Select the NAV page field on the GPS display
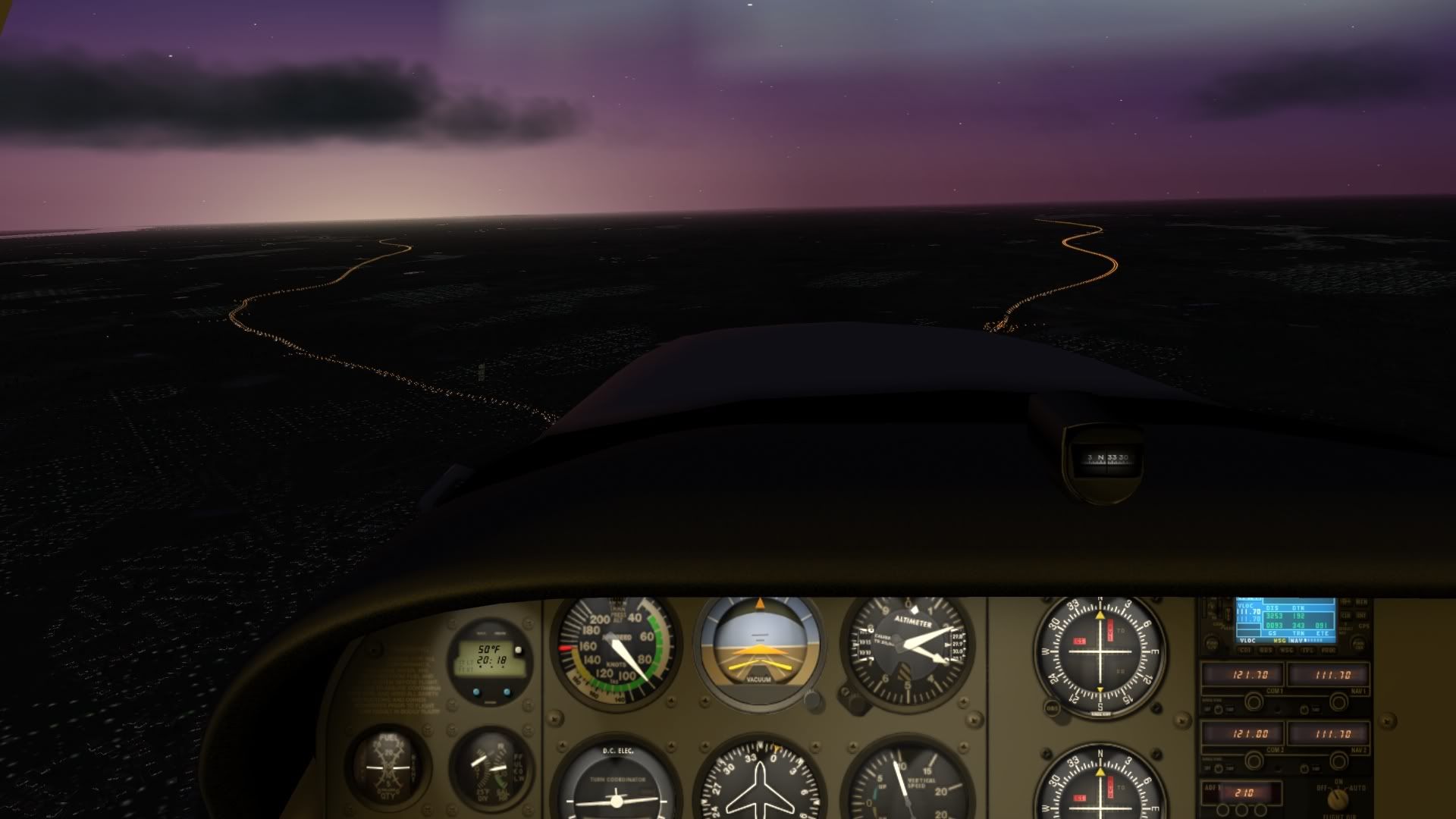The height and width of the screenshot is (819, 1456). 1295,641
